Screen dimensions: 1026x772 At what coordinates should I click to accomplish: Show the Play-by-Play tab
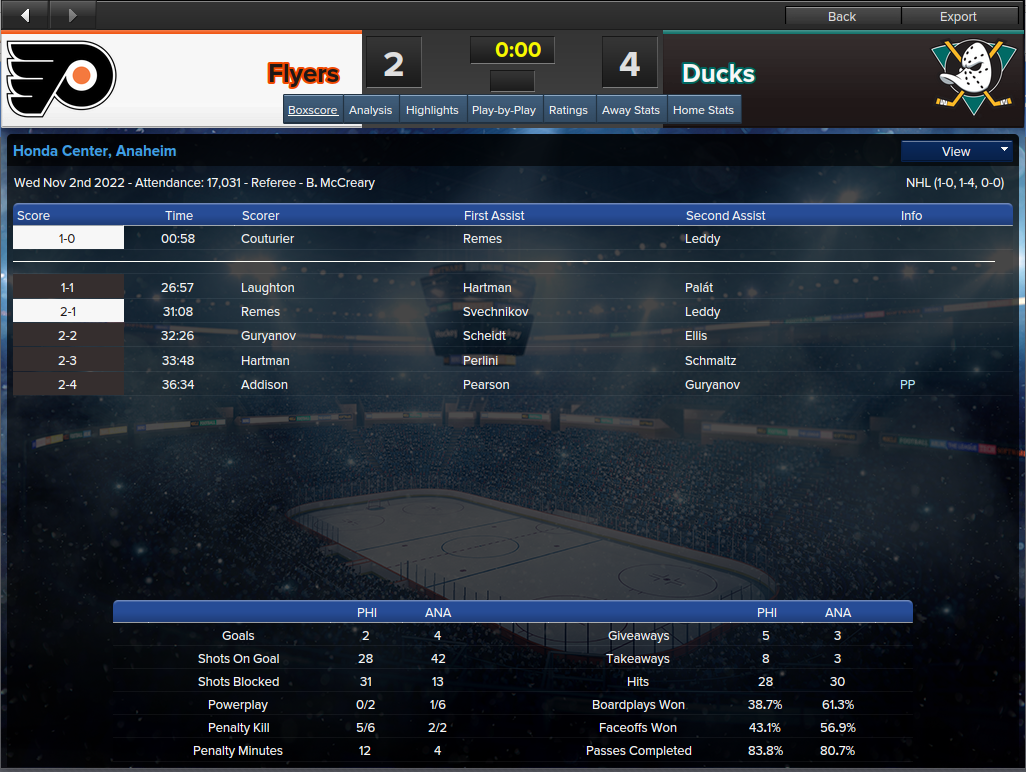point(504,110)
